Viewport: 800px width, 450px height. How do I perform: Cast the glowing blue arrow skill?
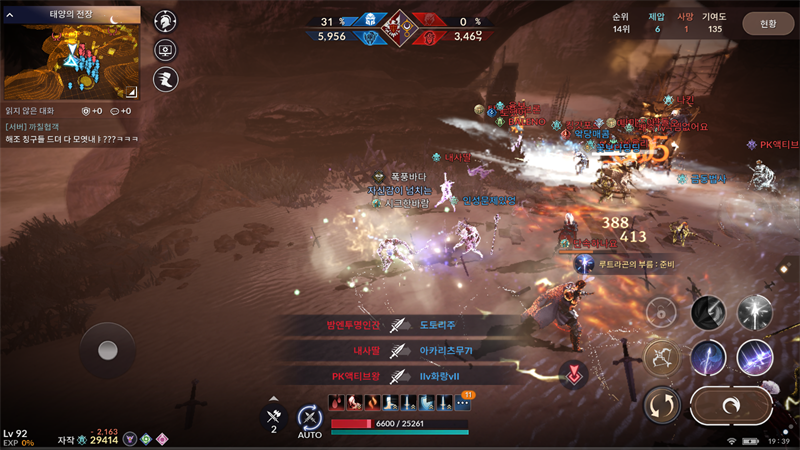pyautogui.click(x=708, y=358)
